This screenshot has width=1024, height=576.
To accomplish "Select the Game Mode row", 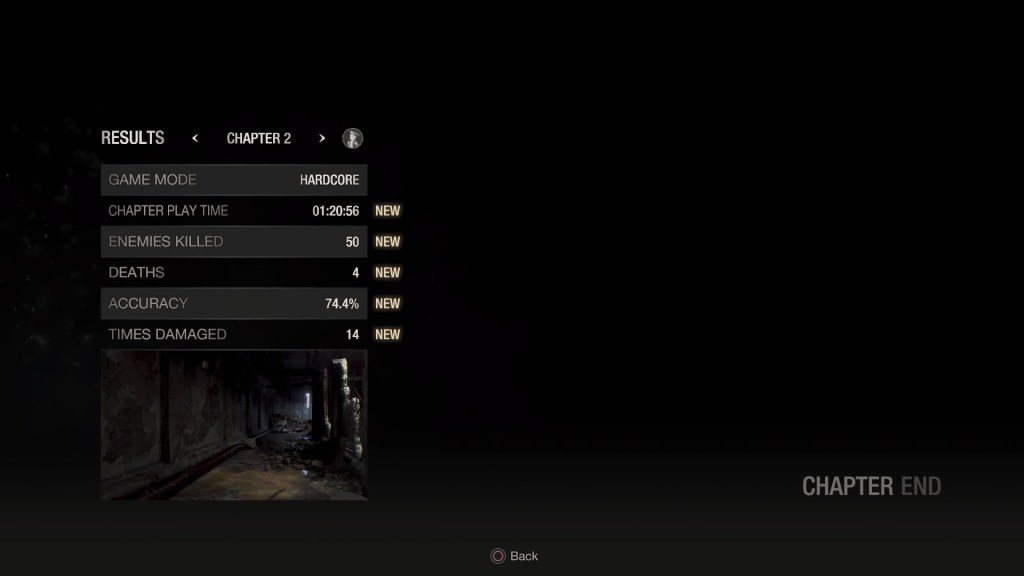I will click(x=234, y=180).
